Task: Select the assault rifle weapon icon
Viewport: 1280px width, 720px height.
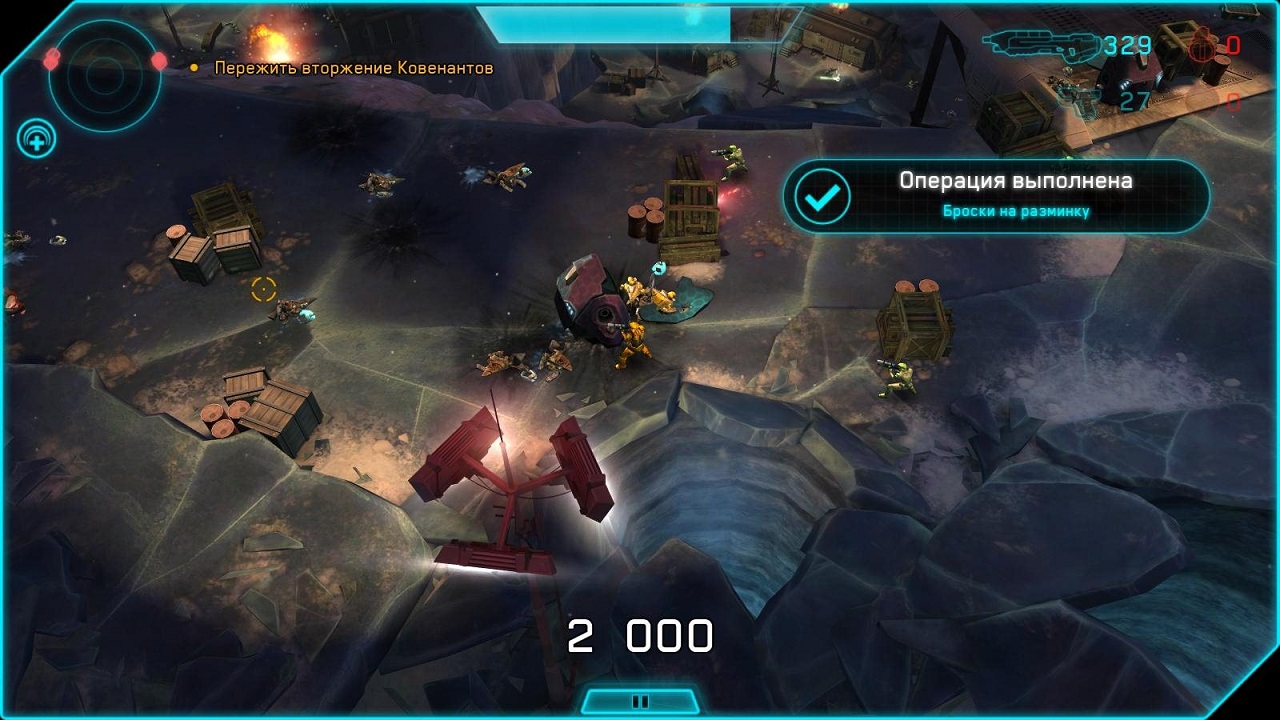Action: pos(1038,44)
